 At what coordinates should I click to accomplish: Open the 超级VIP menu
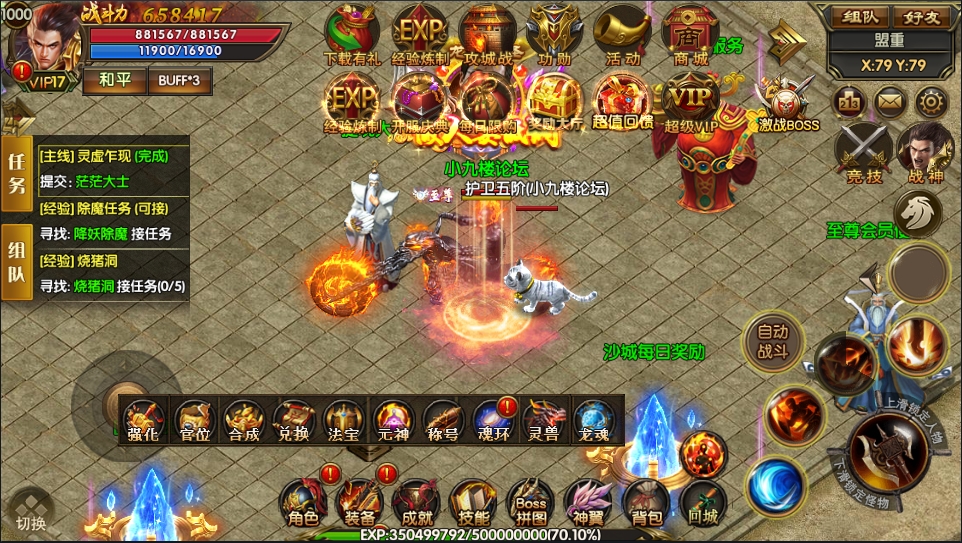coord(691,101)
